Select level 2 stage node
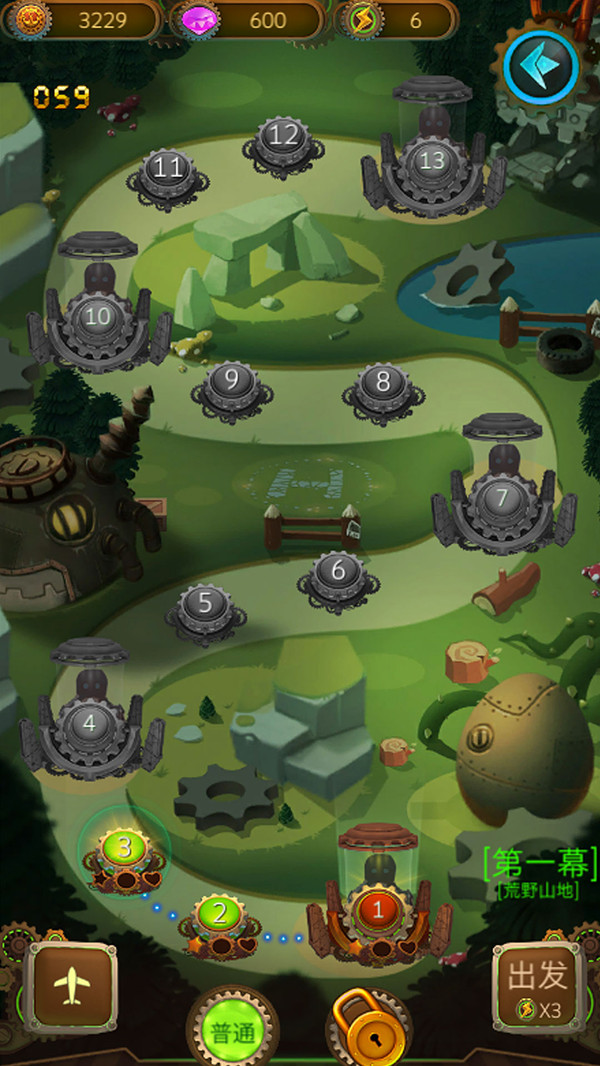600x1066 pixels. [220, 915]
